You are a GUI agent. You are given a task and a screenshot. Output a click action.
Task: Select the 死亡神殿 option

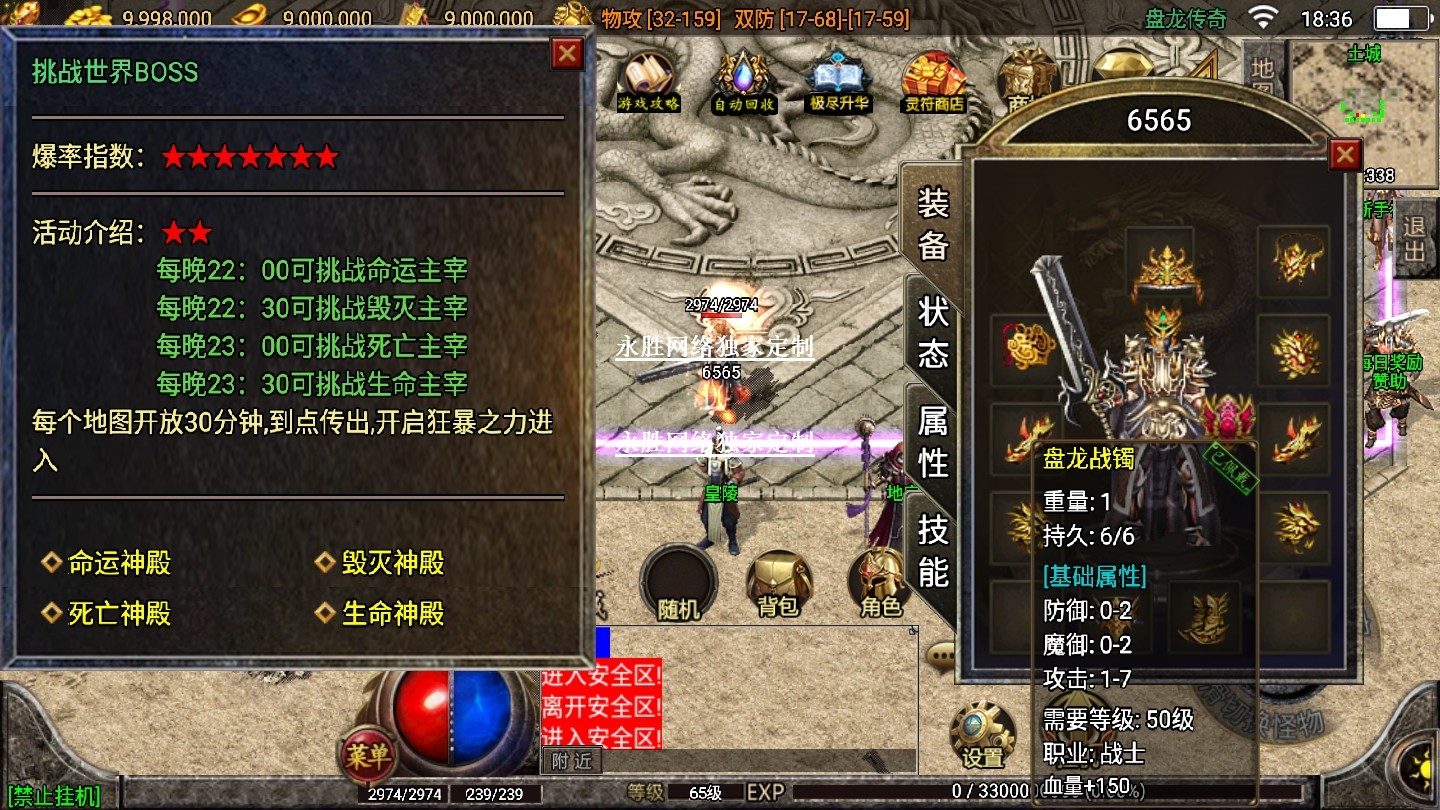119,613
